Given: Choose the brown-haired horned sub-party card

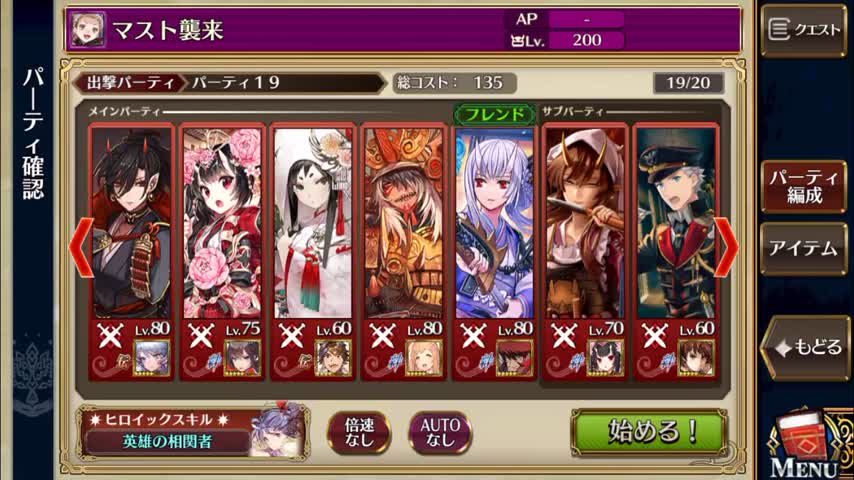Looking at the screenshot, I should point(586,223).
